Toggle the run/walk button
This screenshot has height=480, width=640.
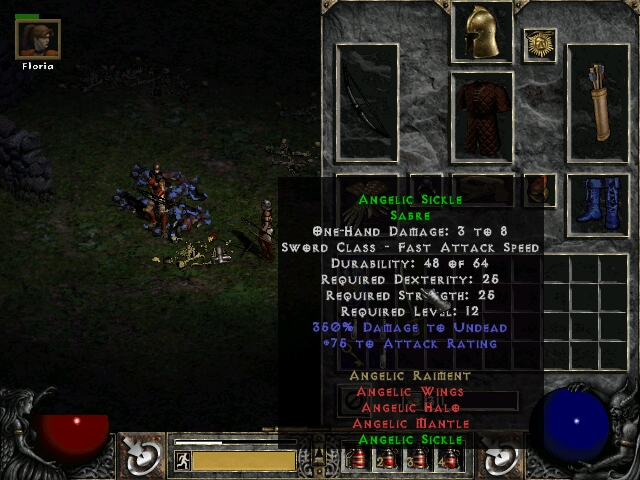coord(182,461)
